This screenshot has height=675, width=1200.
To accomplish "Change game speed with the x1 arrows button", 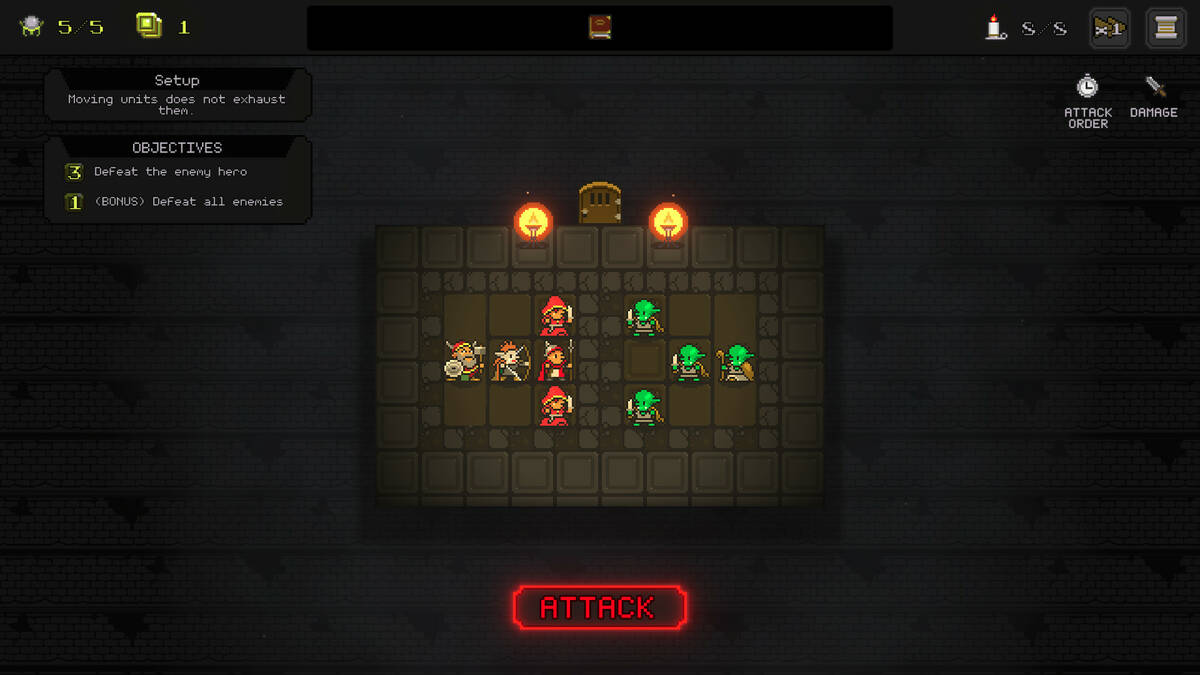I will [1110, 28].
